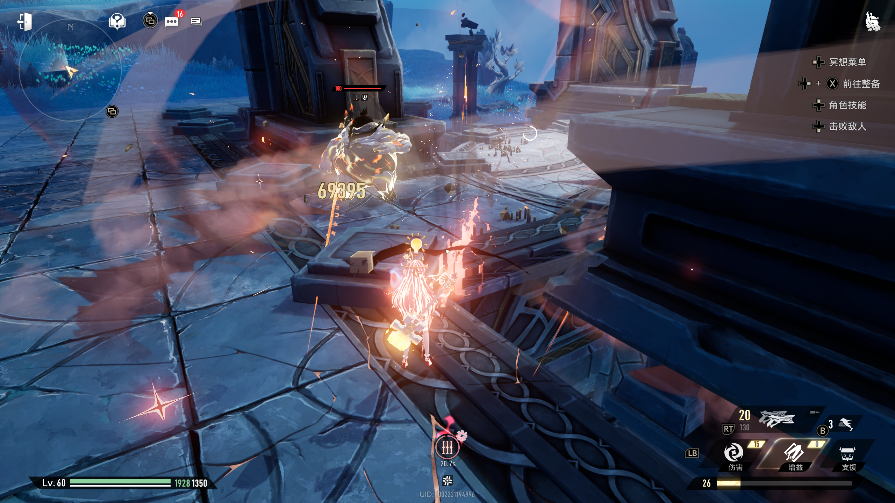Click the dash icon with count 3
The height and width of the screenshot is (503, 895).
click(x=845, y=424)
